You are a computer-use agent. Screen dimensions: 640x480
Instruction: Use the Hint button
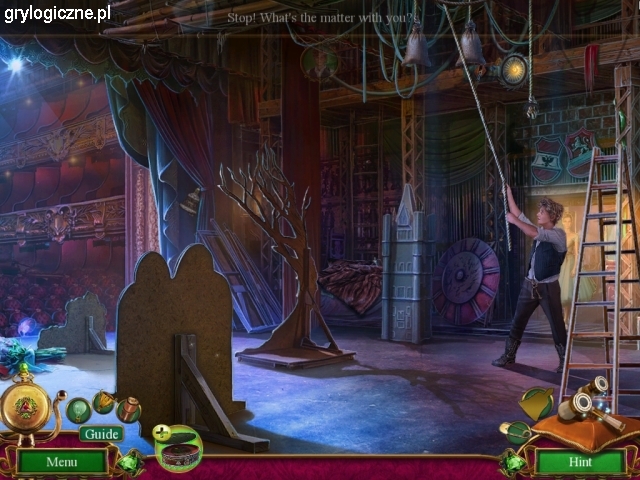click(579, 462)
